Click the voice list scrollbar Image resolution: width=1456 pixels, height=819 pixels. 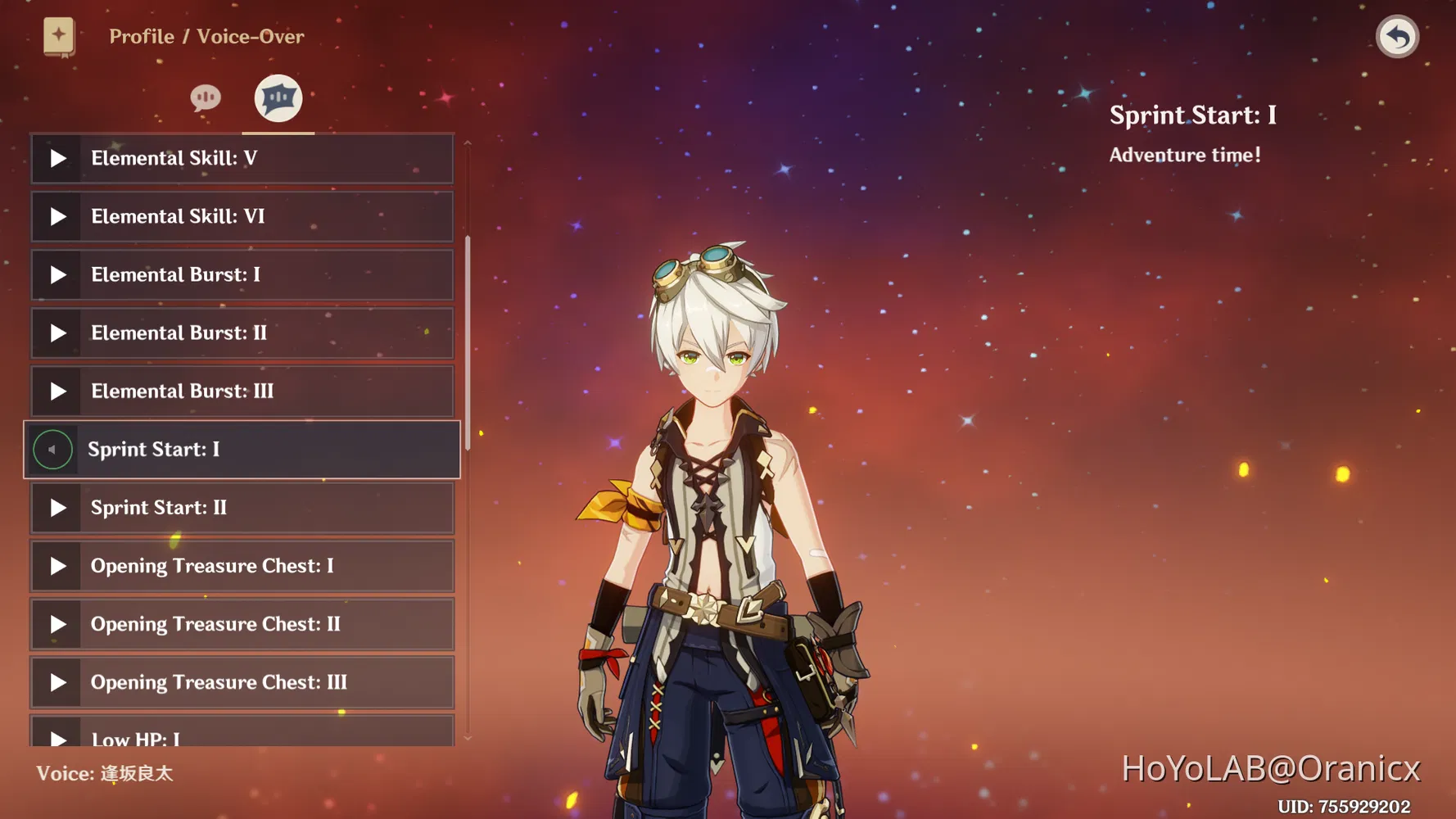[468, 342]
